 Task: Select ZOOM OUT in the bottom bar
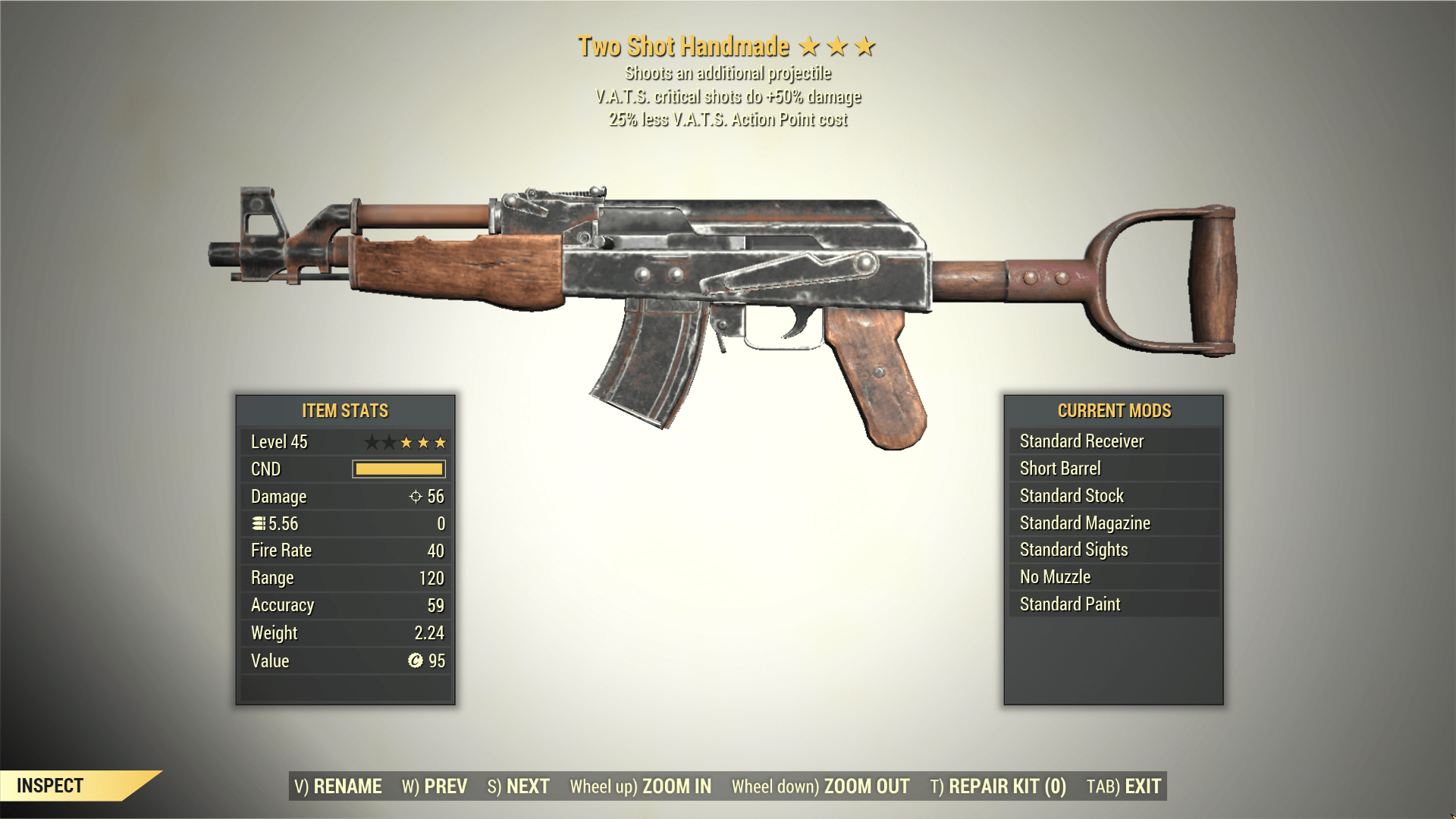(821, 786)
